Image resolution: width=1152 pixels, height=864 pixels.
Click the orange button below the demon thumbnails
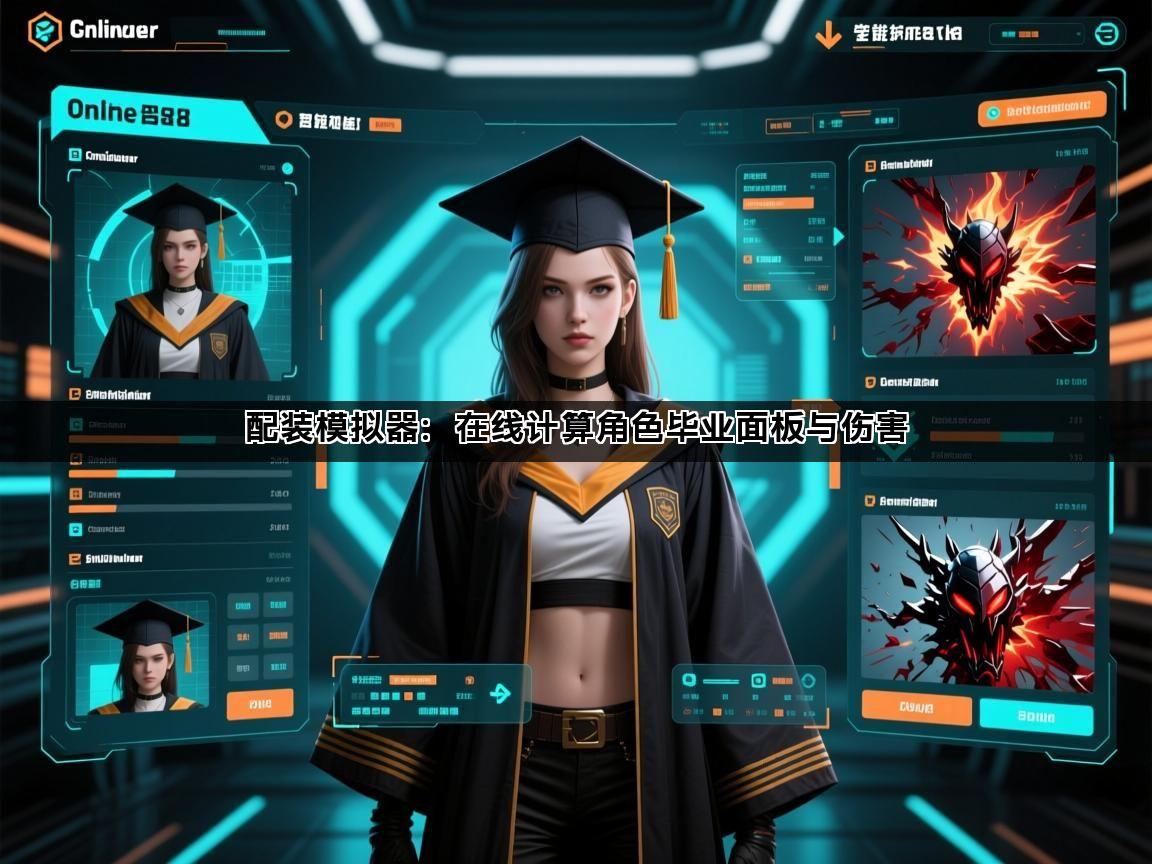click(916, 708)
